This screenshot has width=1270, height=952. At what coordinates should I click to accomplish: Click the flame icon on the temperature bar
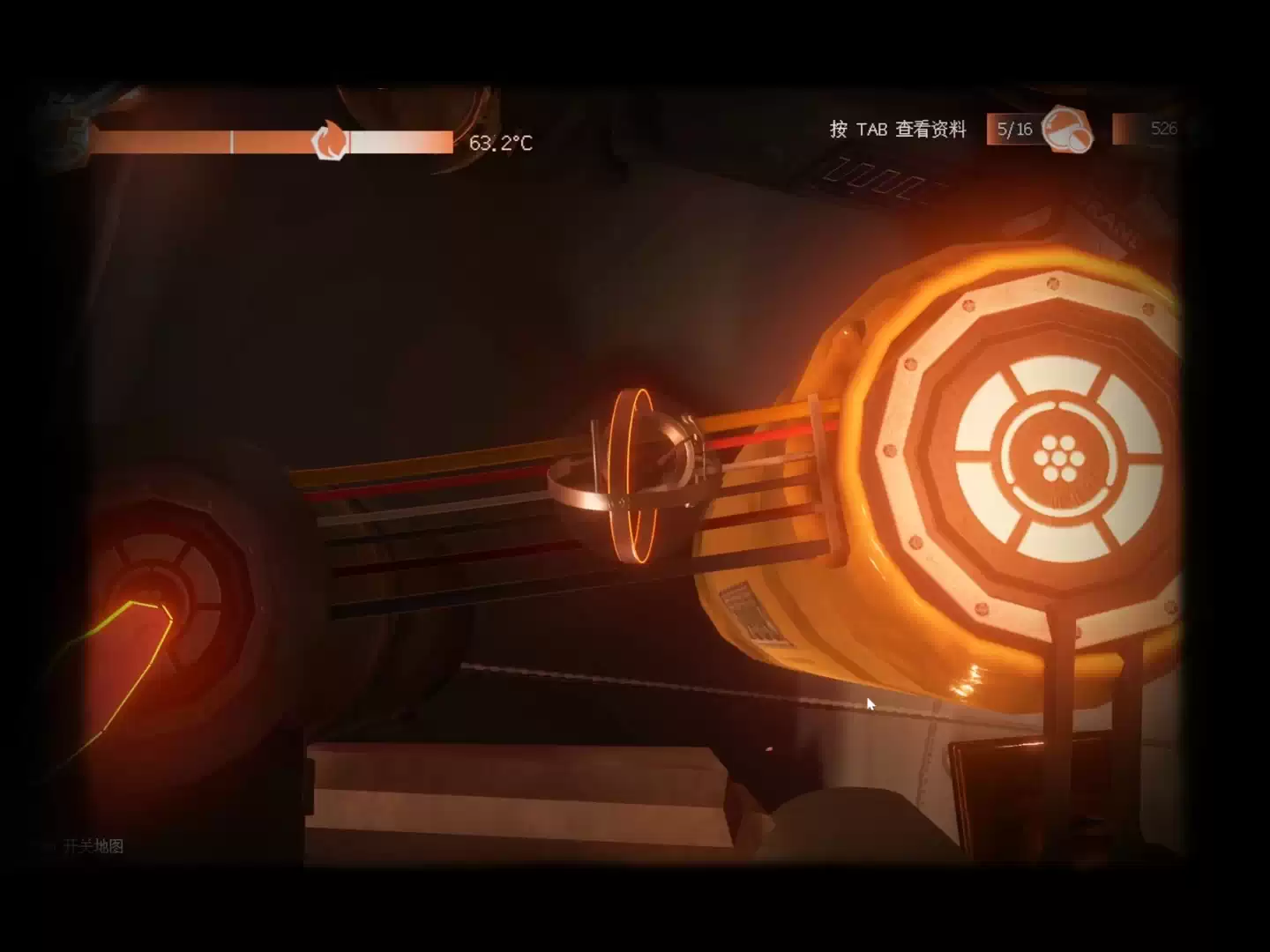click(331, 141)
